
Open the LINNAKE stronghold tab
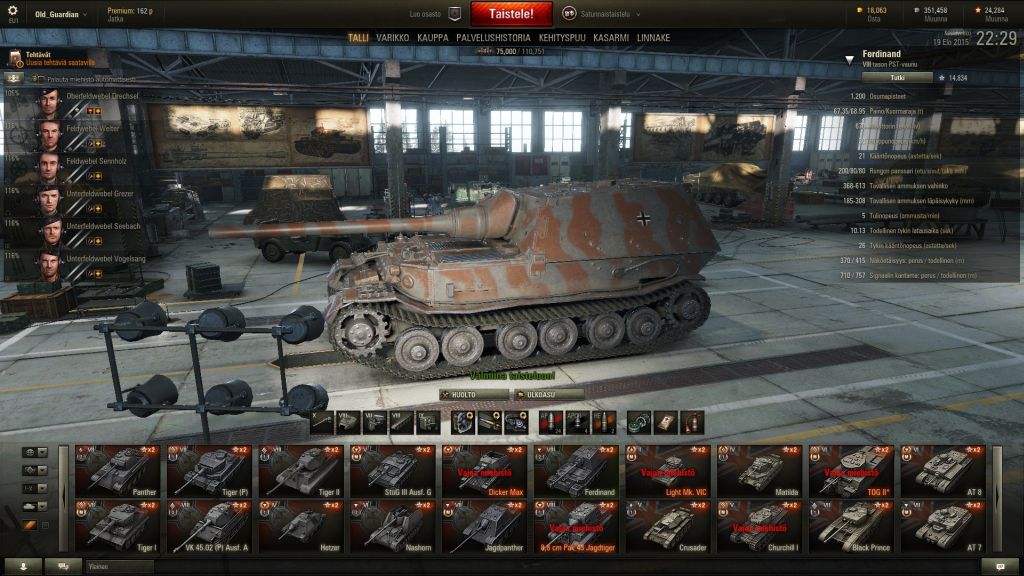[653, 38]
